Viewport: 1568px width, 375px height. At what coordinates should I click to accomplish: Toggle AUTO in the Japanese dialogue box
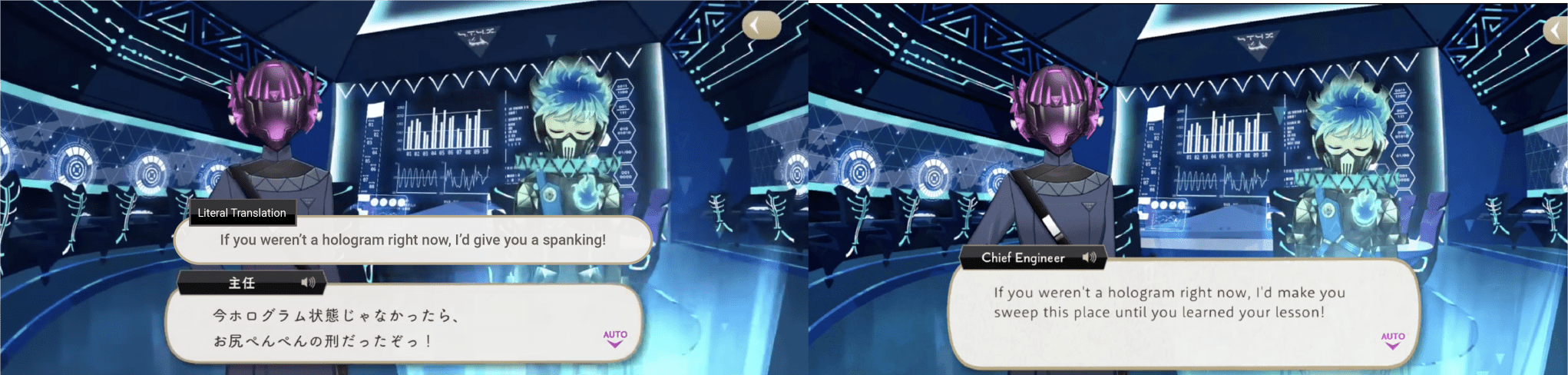click(x=614, y=338)
